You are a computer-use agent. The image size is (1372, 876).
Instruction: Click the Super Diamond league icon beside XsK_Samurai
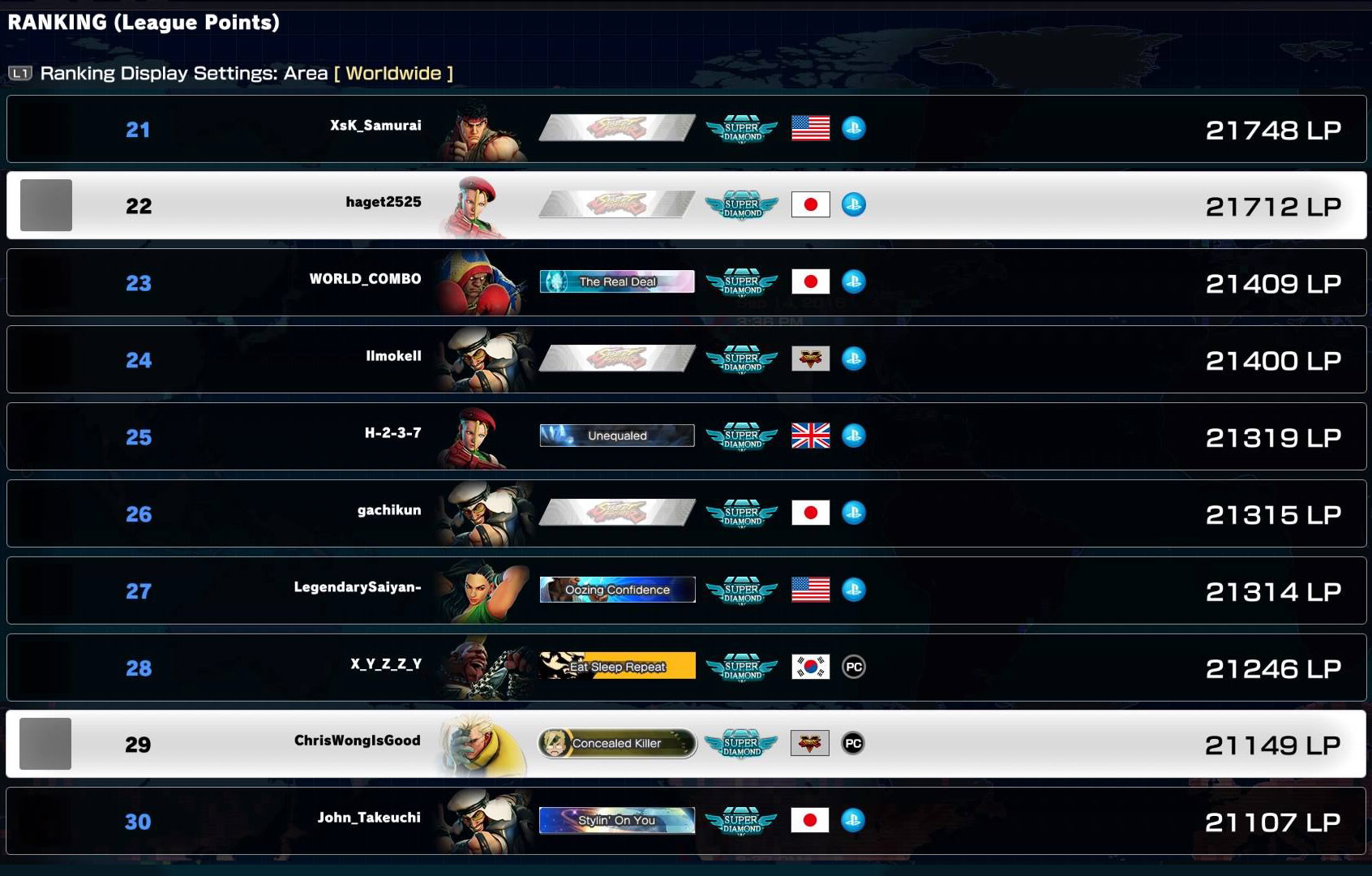(740, 127)
